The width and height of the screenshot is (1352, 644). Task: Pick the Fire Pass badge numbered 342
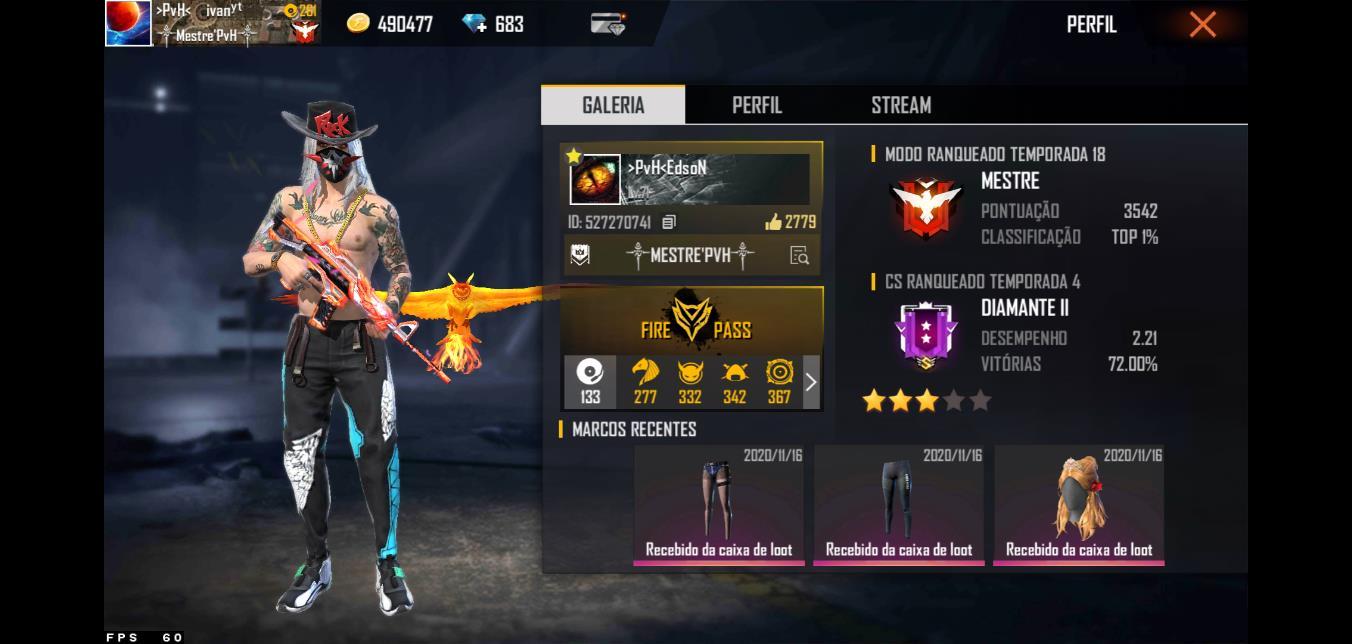[x=735, y=382]
